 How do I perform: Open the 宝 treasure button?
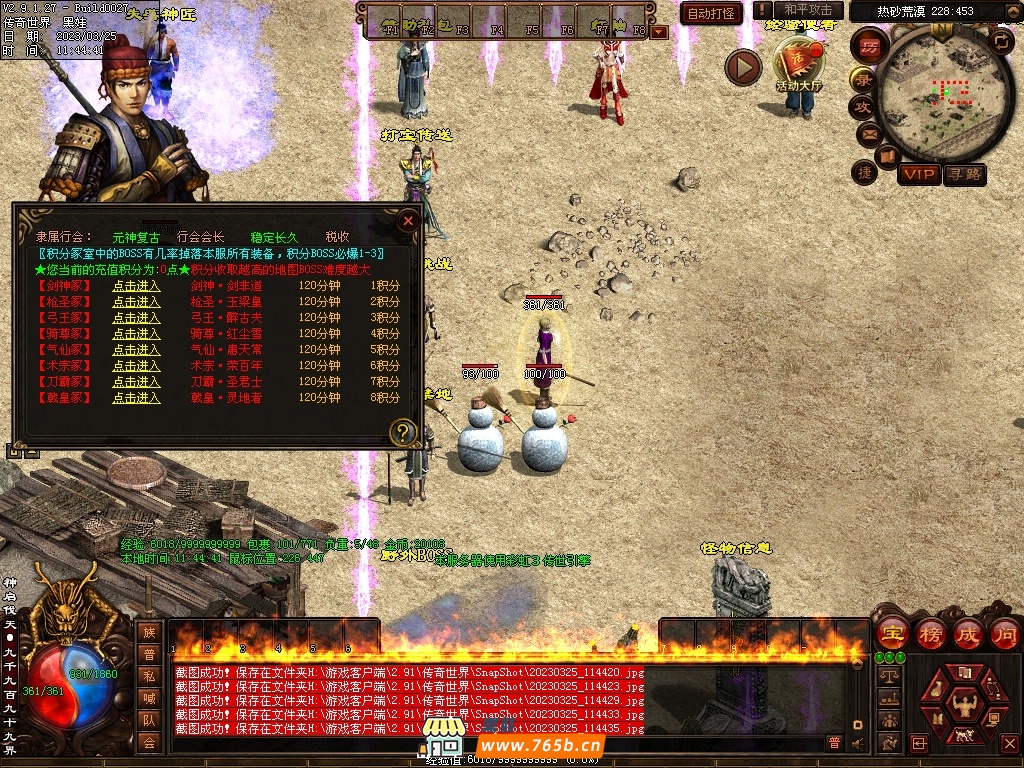click(891, 634)
